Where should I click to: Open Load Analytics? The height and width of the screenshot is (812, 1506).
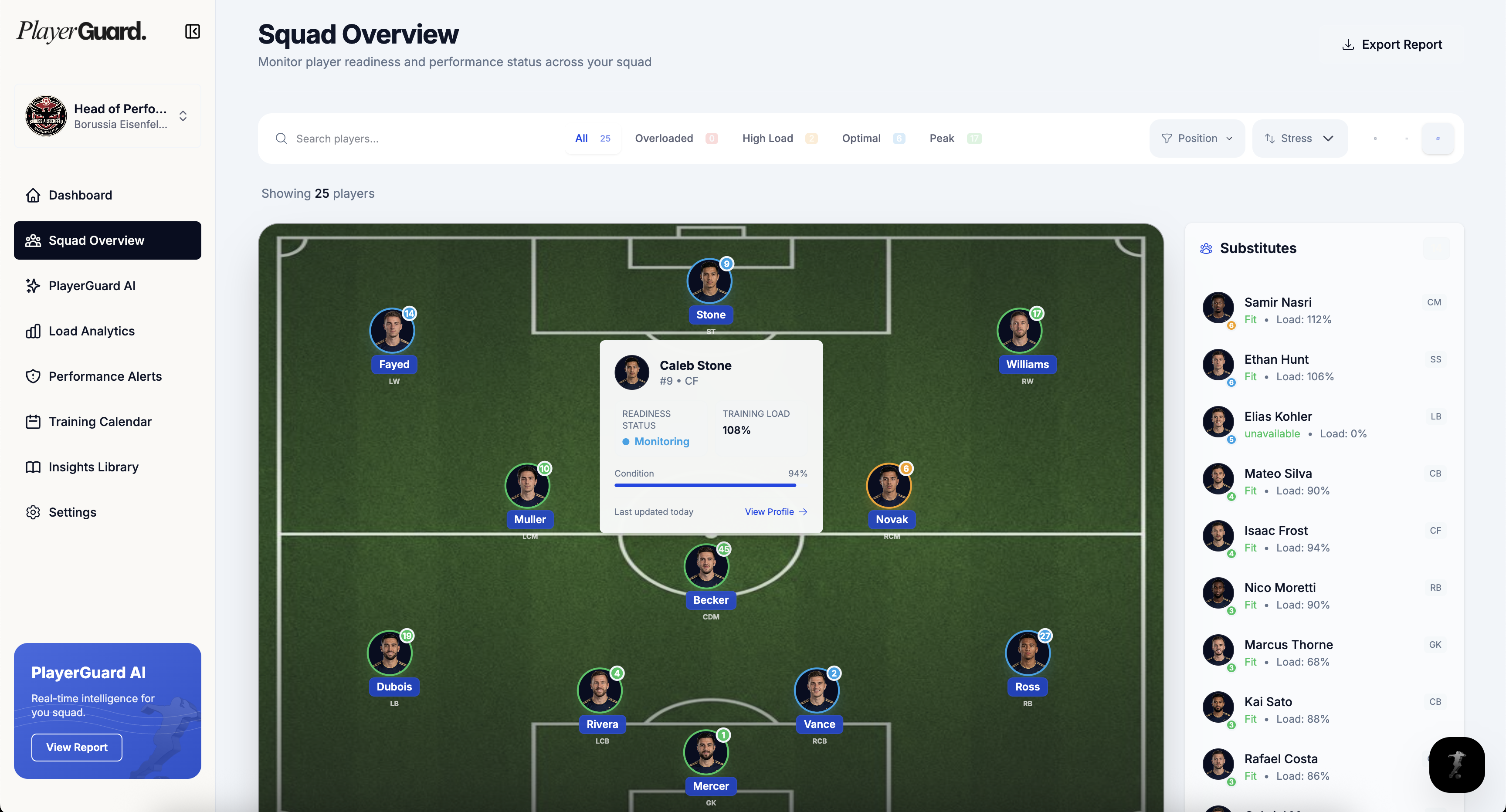click(91, 330)
